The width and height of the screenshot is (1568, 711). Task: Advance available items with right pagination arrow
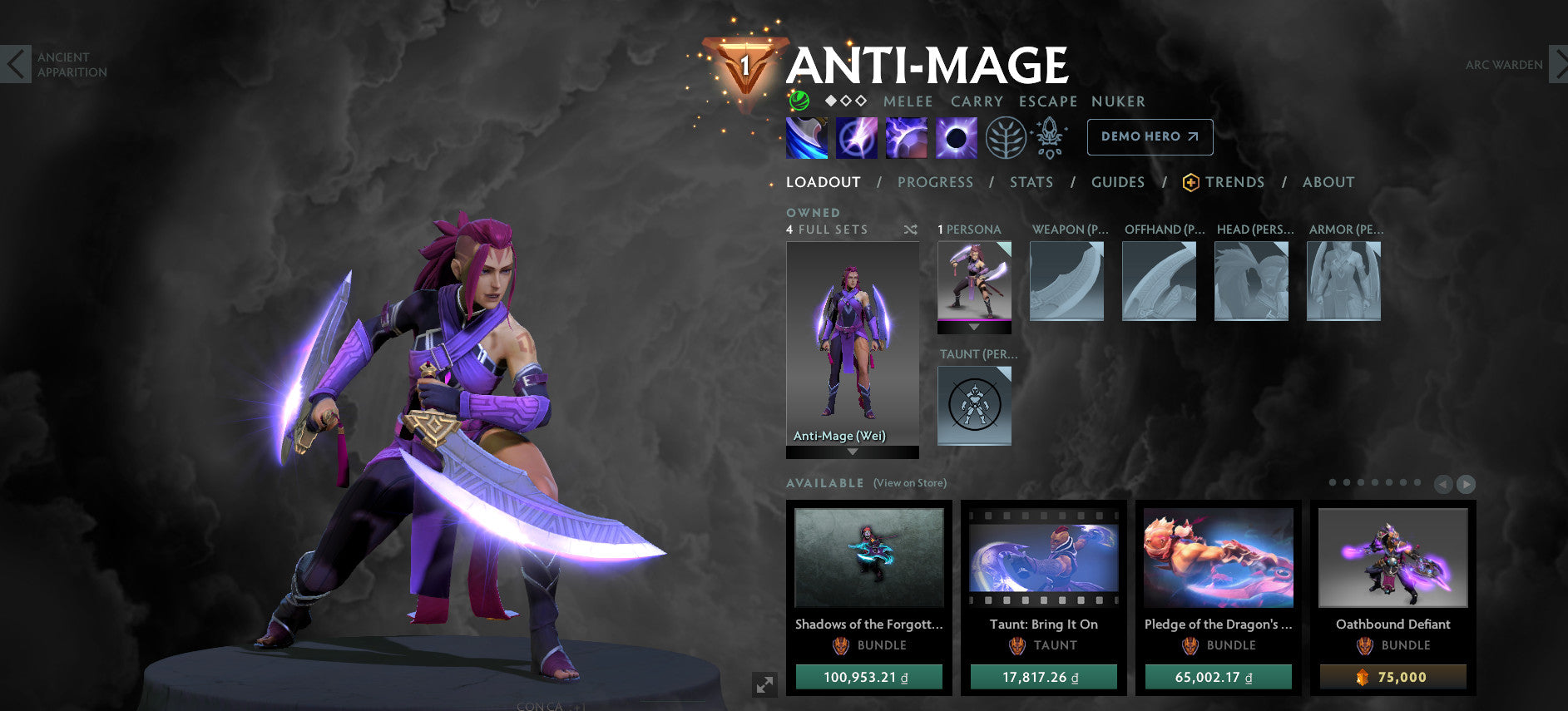click(1467, 482)
